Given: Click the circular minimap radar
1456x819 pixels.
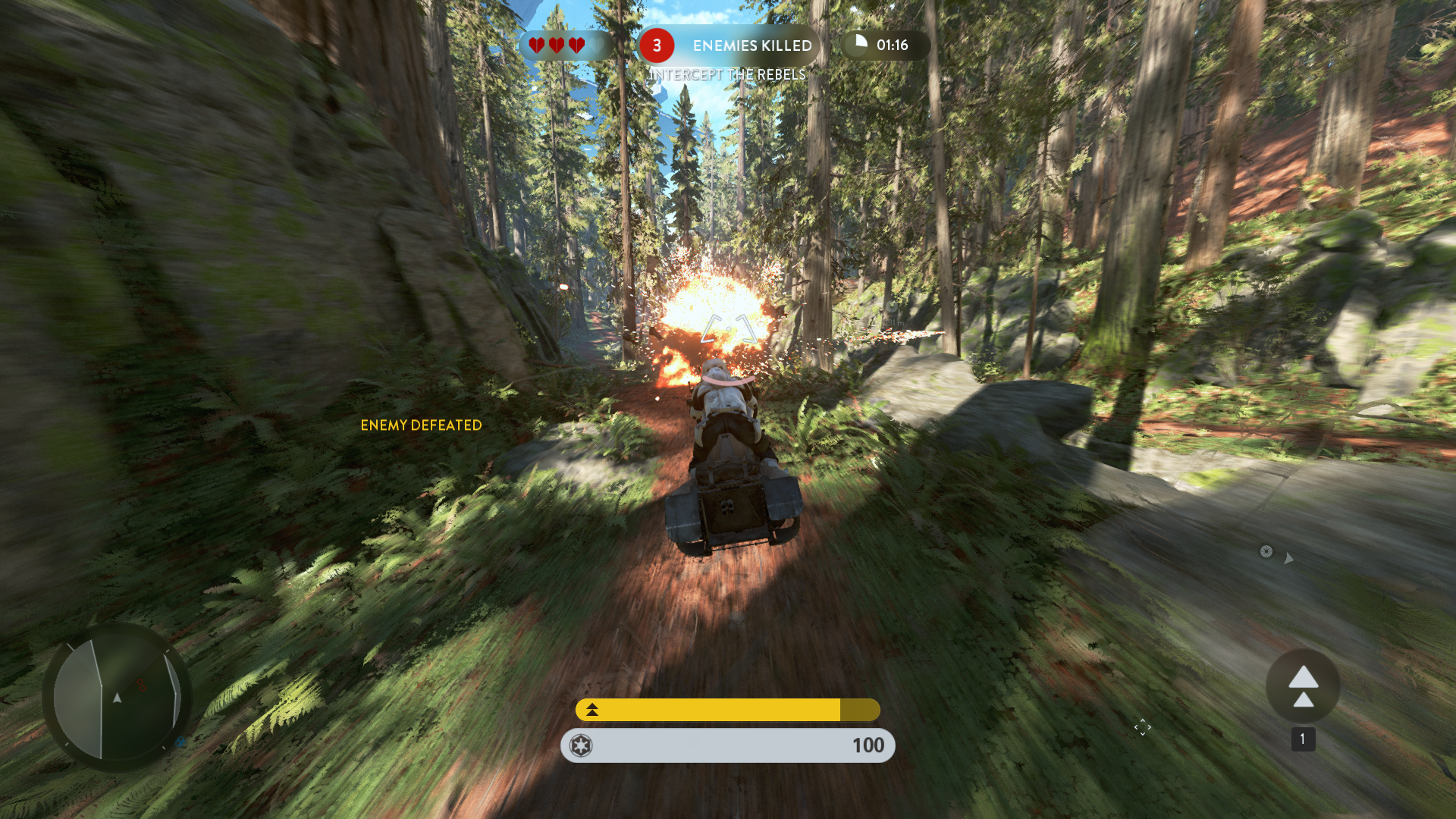Looking at the screenshot, I should coord(118,698).
